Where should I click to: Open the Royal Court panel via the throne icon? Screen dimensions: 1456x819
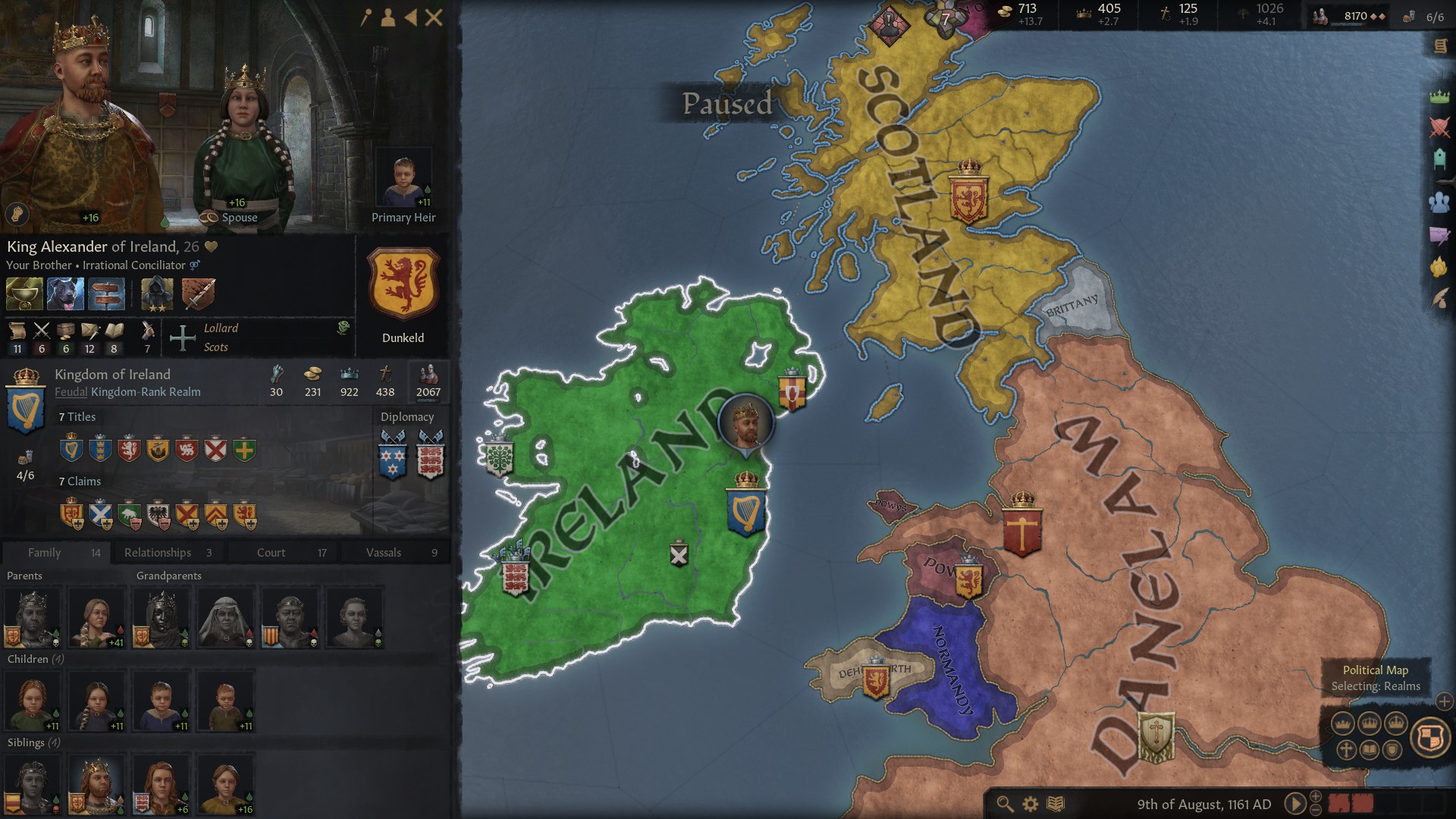[1438, 158]
